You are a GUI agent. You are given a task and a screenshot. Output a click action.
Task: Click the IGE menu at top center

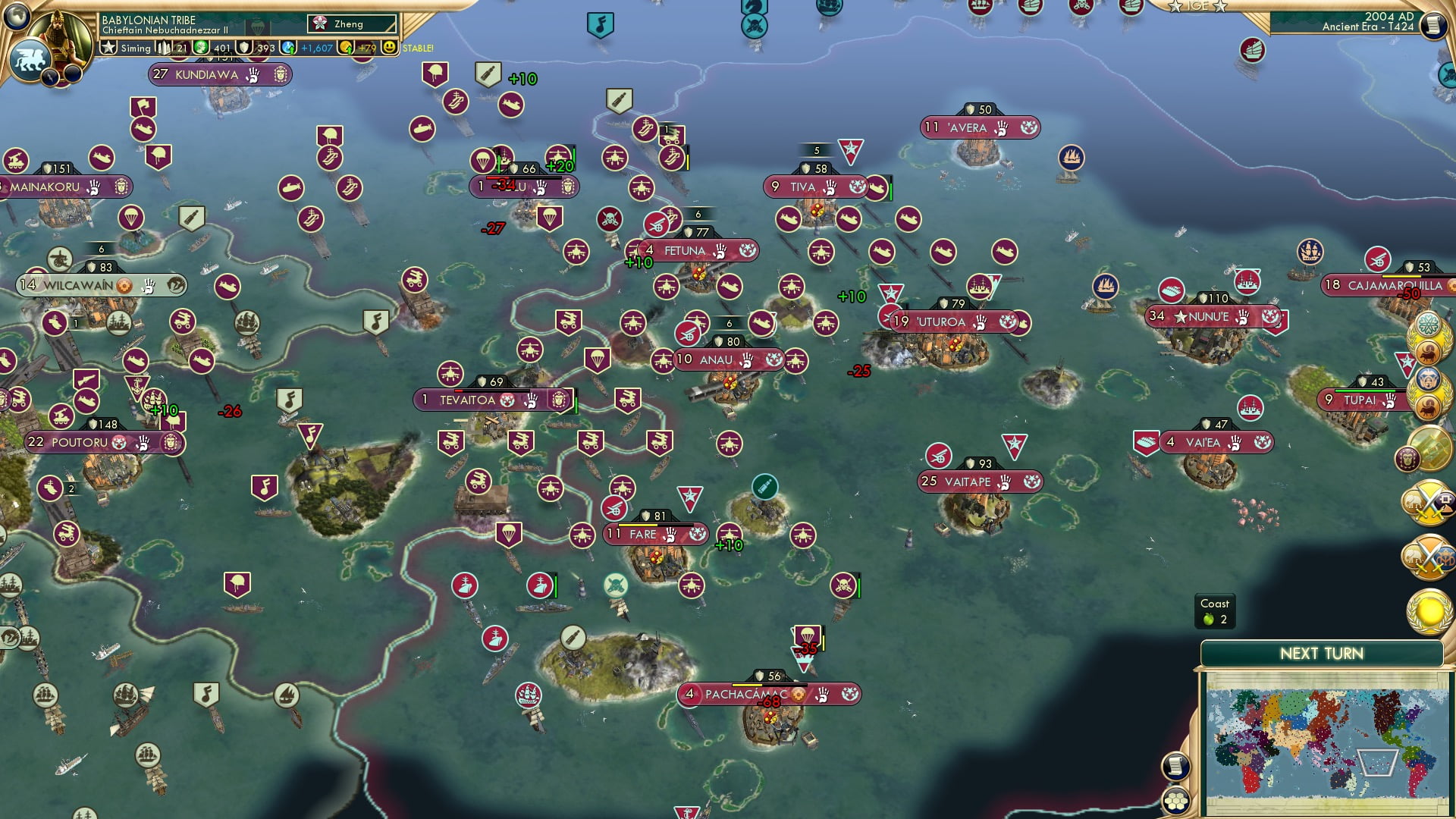1194,6
